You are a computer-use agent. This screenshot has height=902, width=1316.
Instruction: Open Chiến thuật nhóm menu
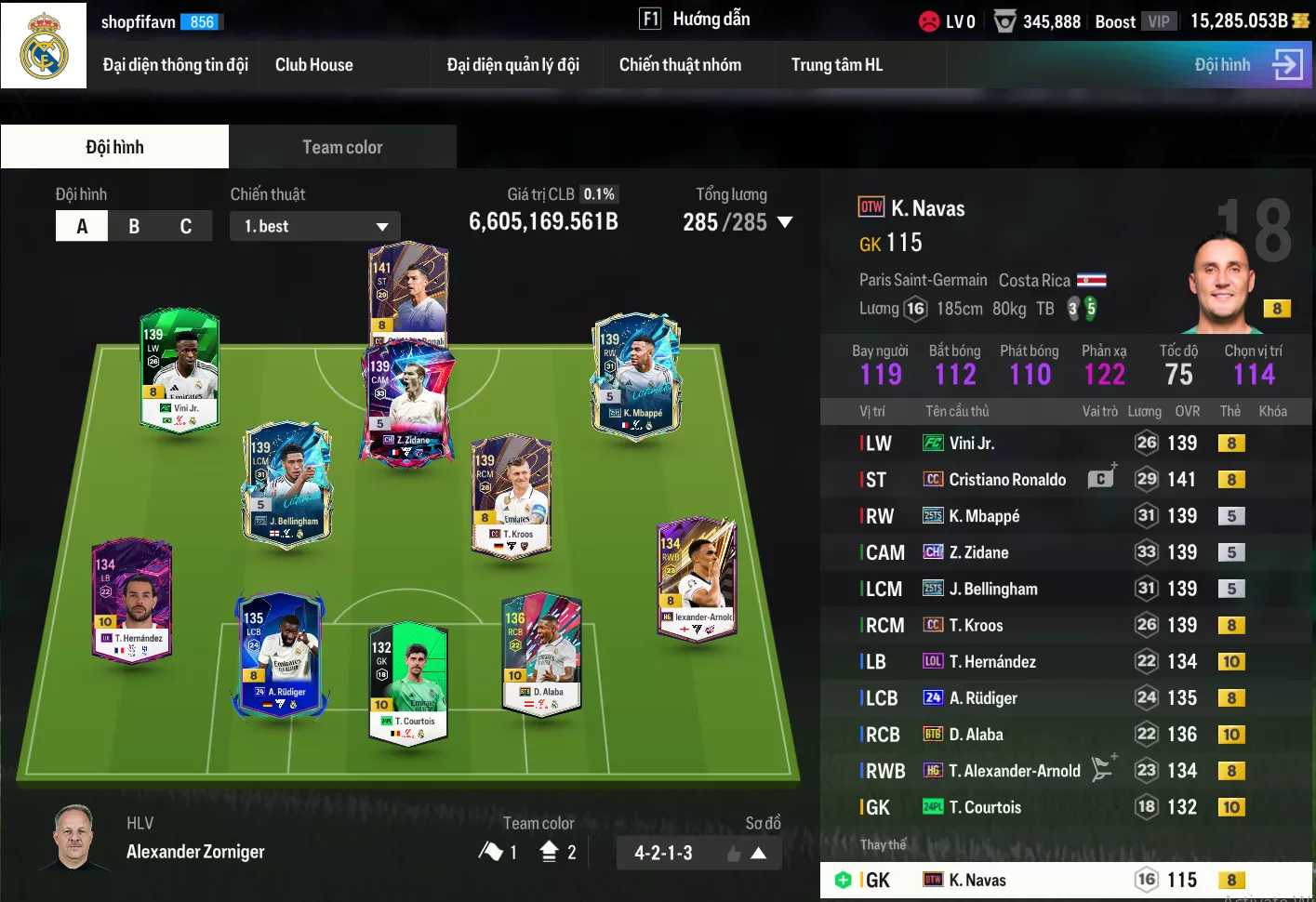[680, 65]
